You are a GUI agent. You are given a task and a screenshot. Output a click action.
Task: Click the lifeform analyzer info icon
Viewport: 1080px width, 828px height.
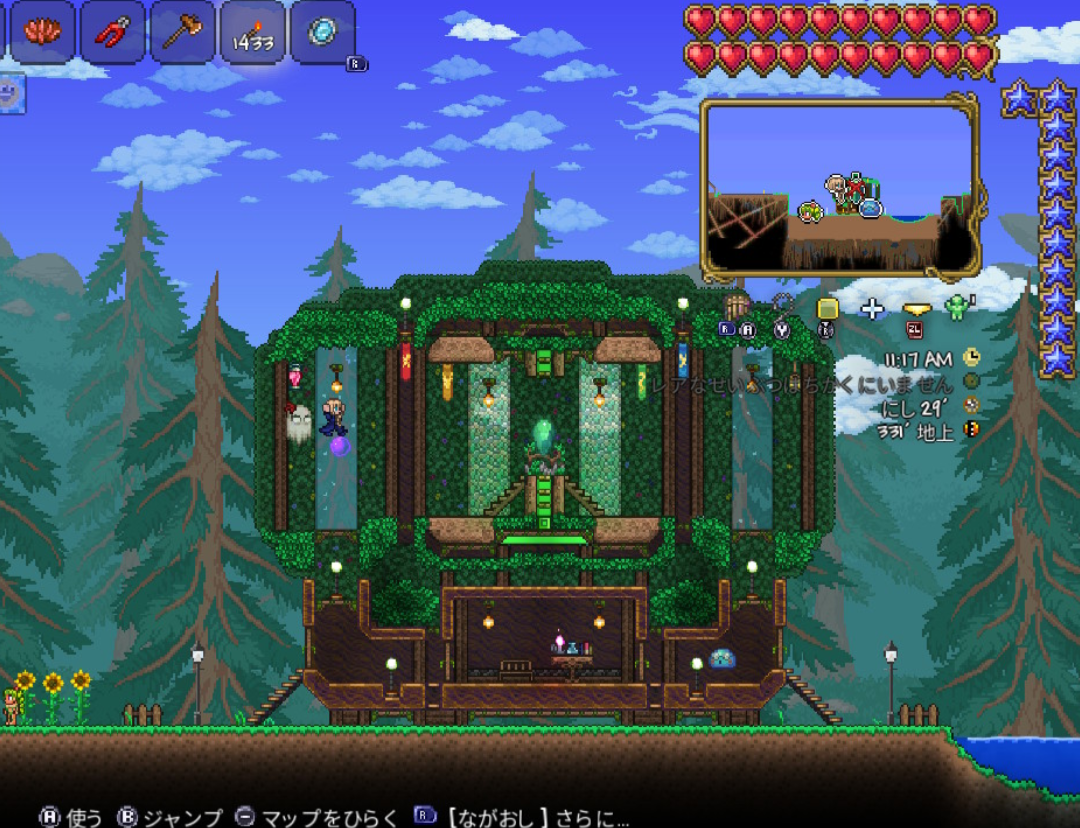[x=971, y=381]
